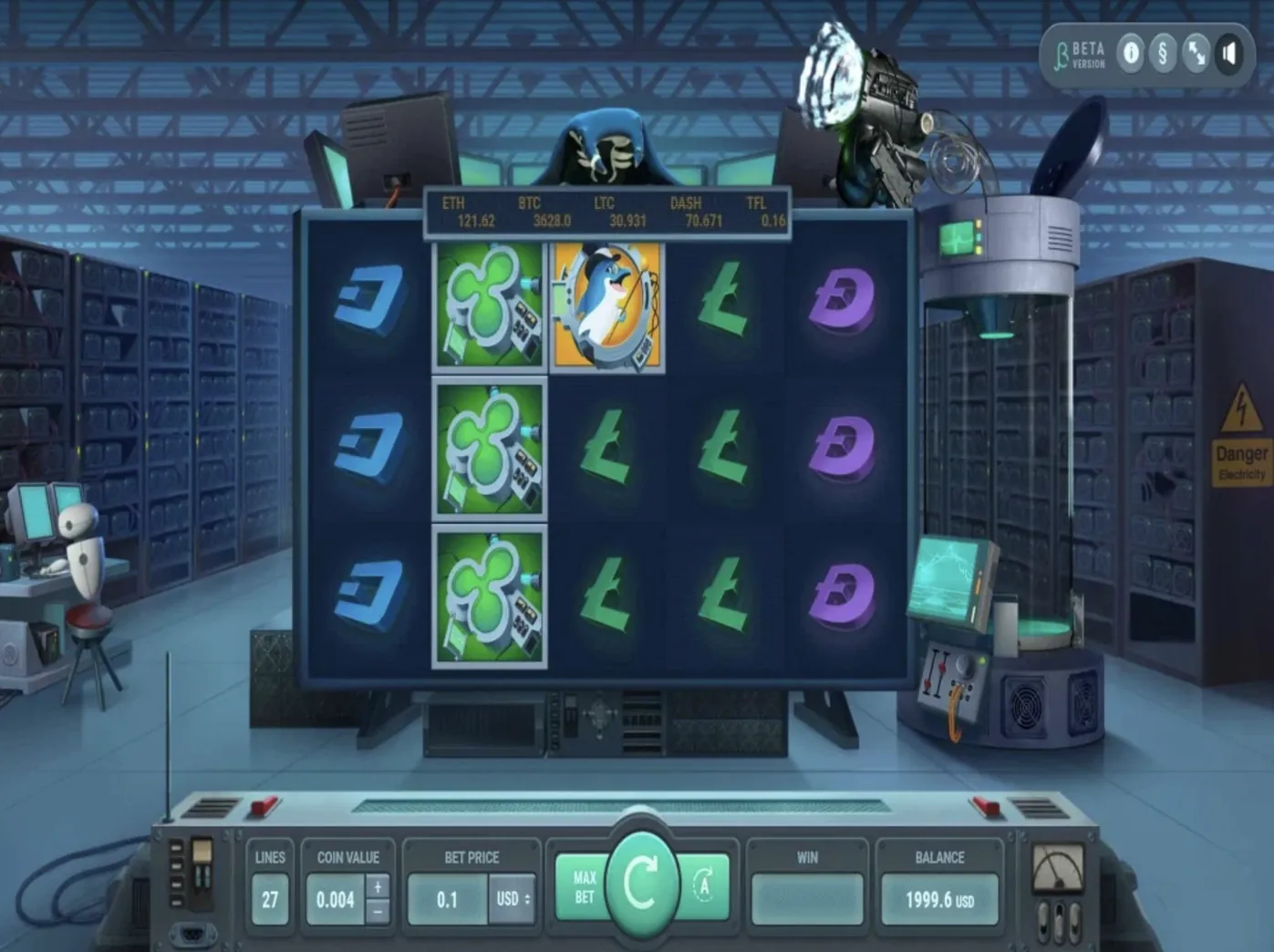Screen dimensions: 1274x952
Task: Decrease coin value with the minus stepper
Action: click(376, 908)
